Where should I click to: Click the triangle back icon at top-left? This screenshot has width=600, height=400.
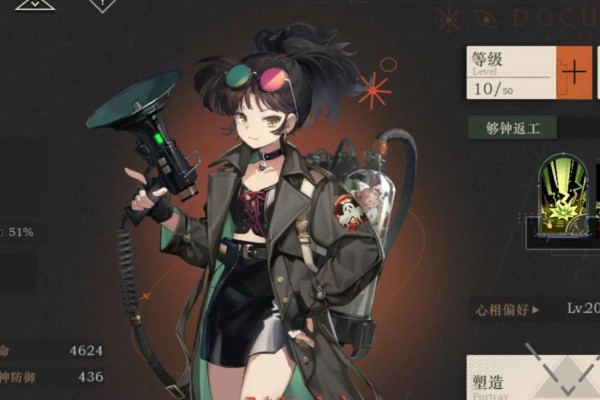click(35, 4)
